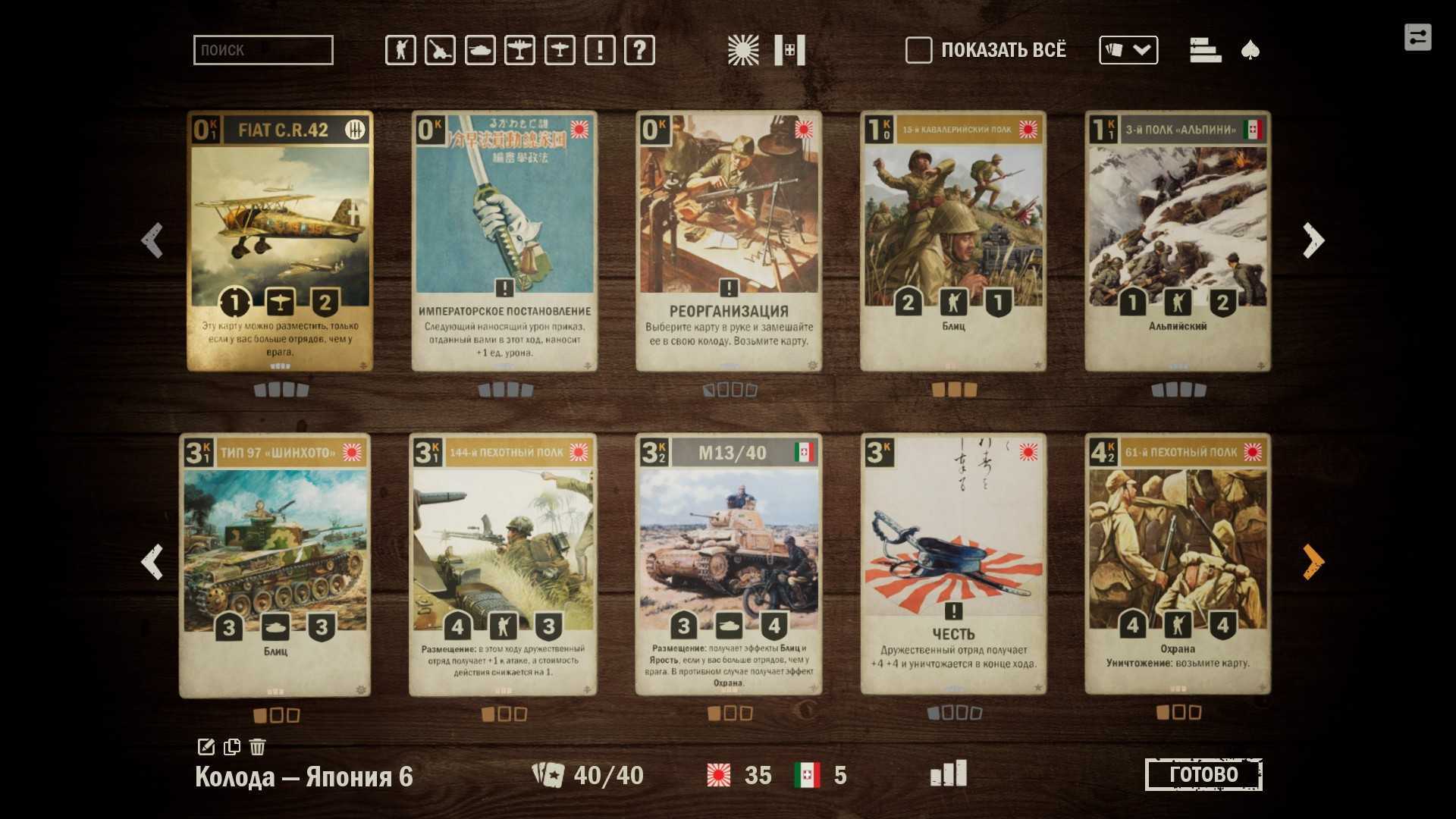The height and width of the screenshot is (819, 1456).
Task: Click the swap arrows button in corner
Action: [1417, 37]
